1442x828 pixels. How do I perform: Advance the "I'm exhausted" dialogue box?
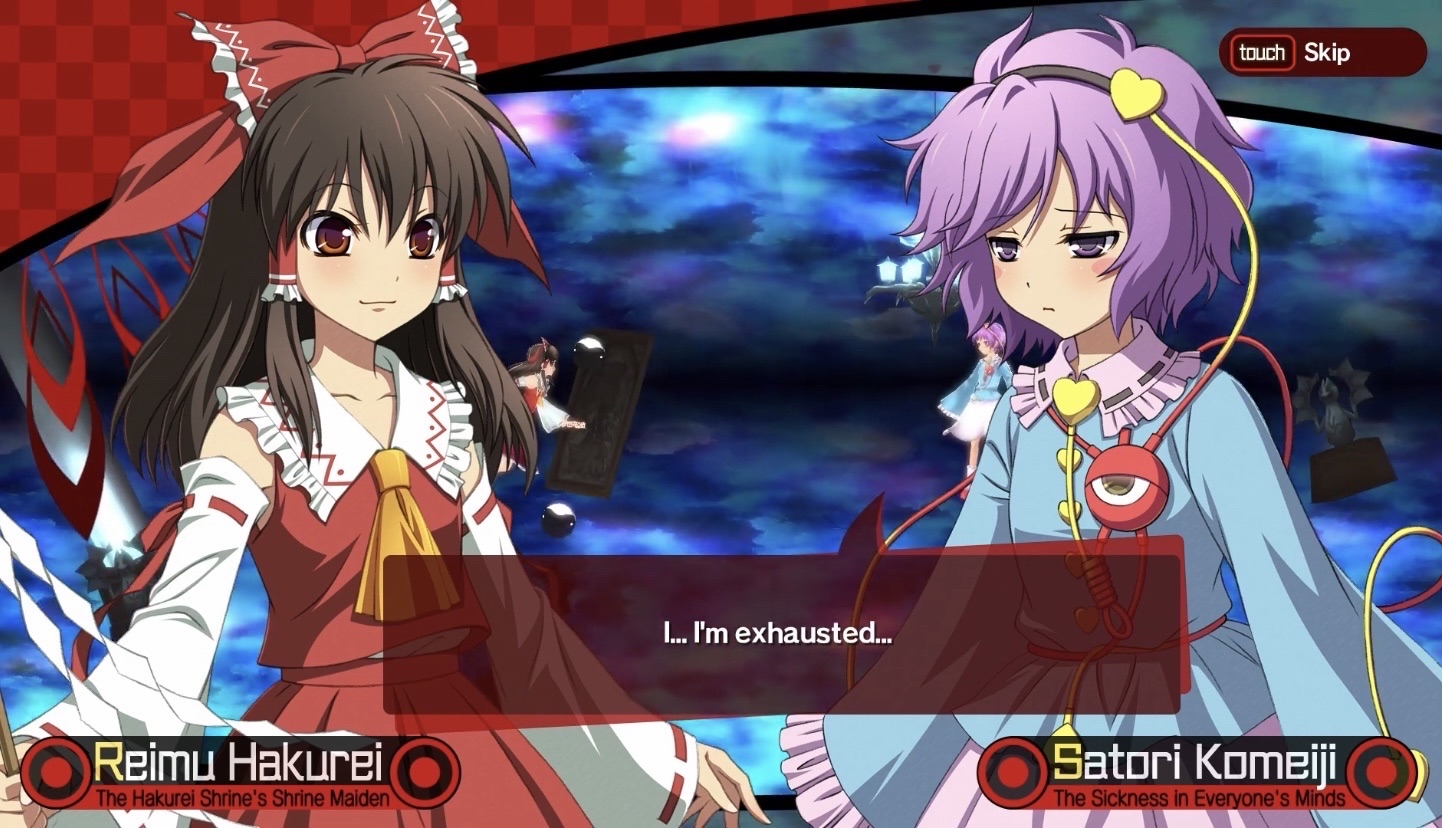781,632
